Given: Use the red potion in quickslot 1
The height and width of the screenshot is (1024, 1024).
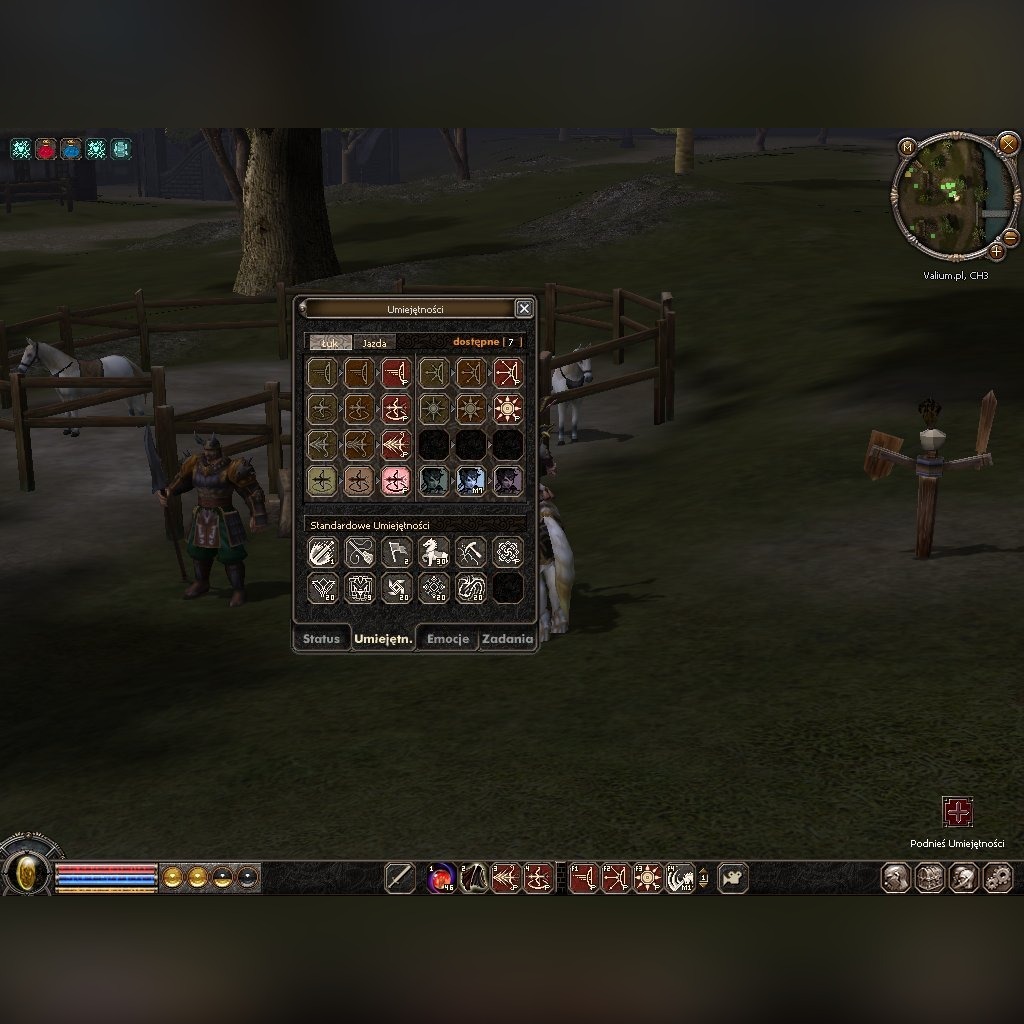Looking at the screenshot, I should 442,878.
